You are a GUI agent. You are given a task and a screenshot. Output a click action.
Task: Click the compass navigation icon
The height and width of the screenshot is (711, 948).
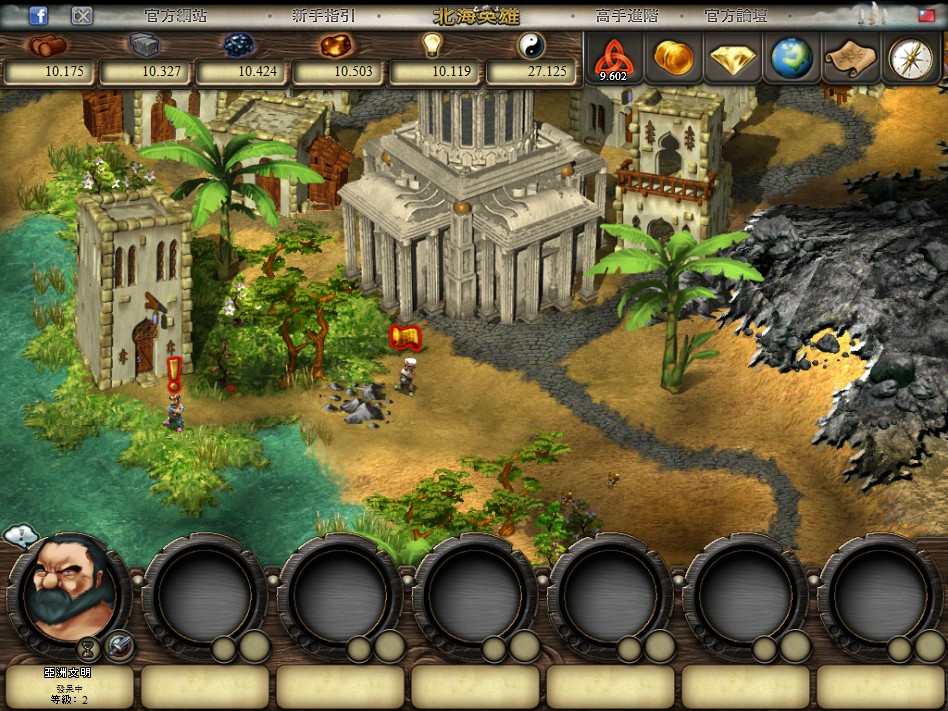pos(910,58)
